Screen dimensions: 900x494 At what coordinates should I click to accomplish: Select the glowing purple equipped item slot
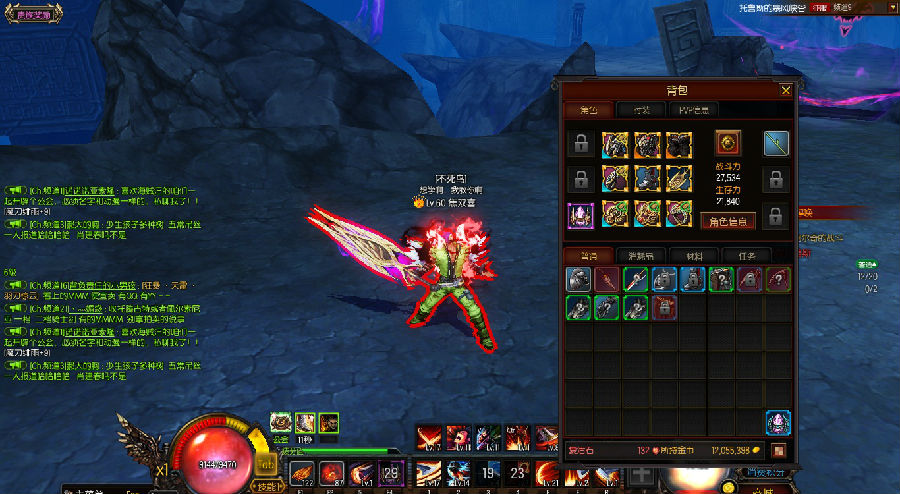tap(581, 215)
